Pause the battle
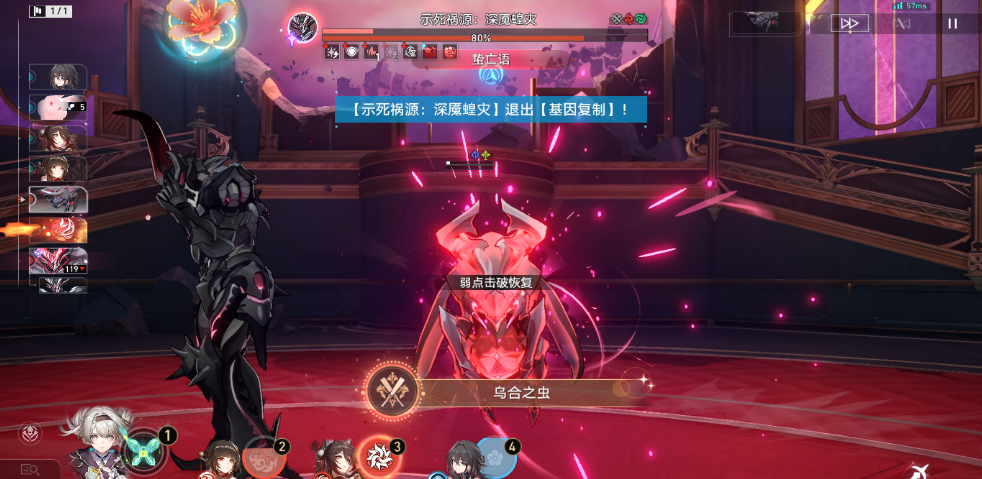This screenshot has height=479, width=982. point(952,23)
